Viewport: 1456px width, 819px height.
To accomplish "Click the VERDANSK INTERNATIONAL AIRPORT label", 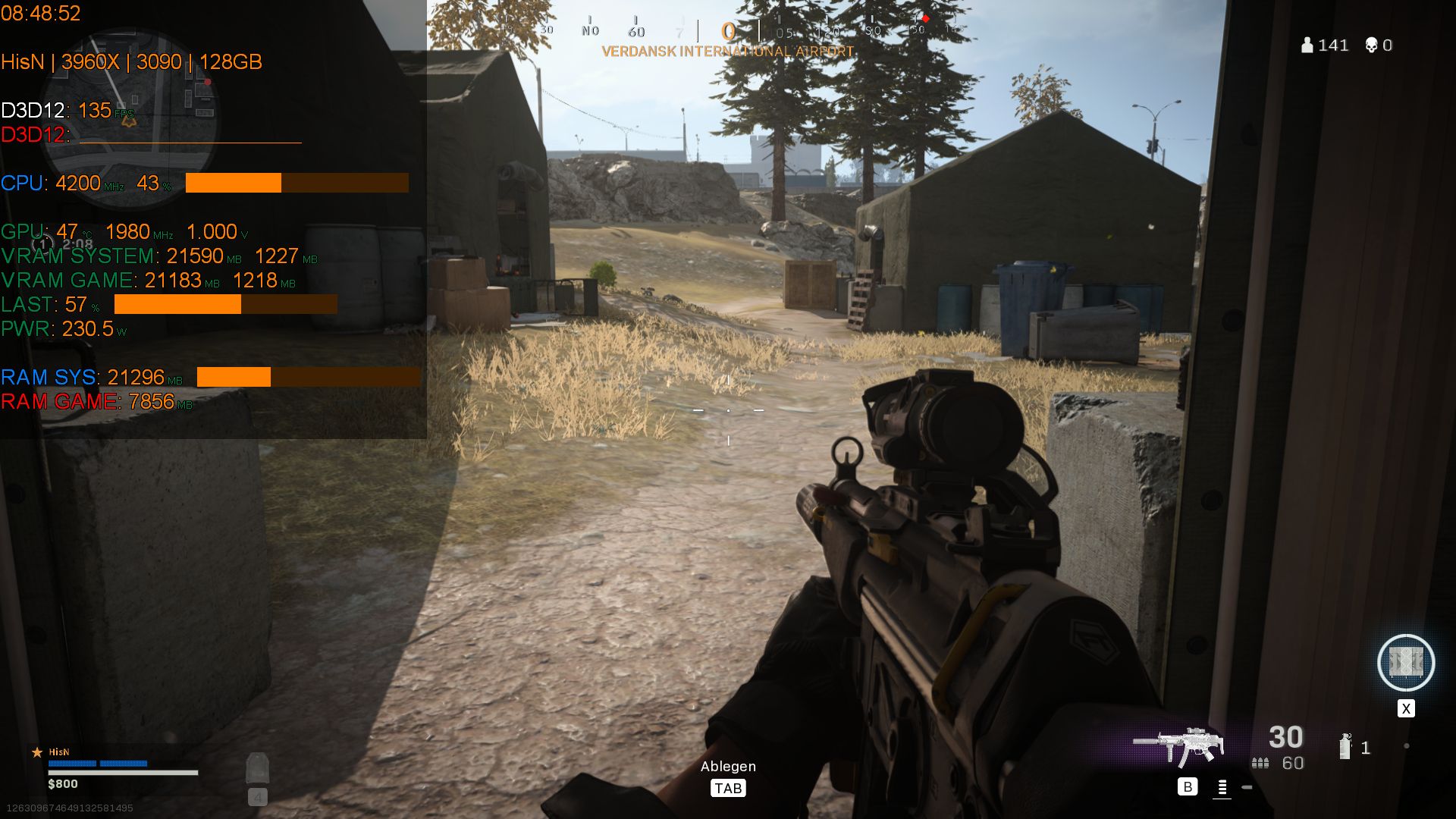I will (726, 52).
